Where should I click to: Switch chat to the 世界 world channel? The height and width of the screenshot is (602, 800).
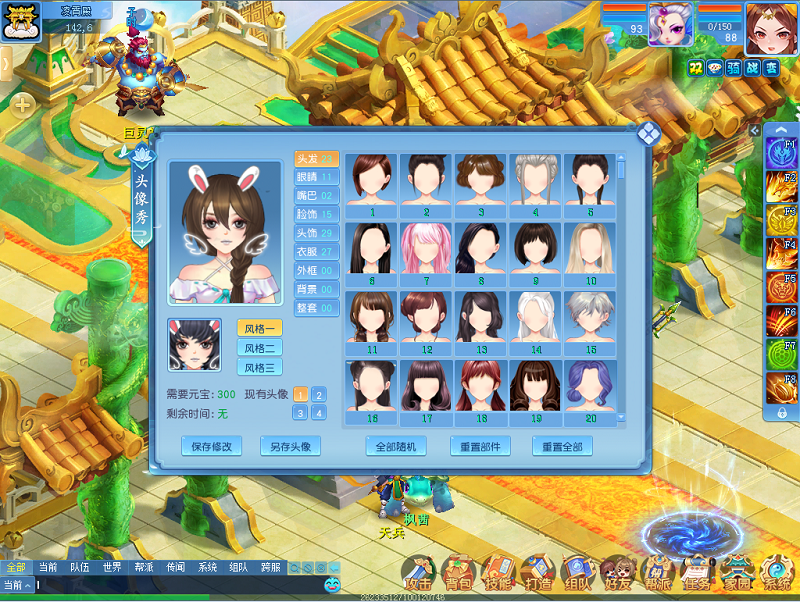[112, 567]
